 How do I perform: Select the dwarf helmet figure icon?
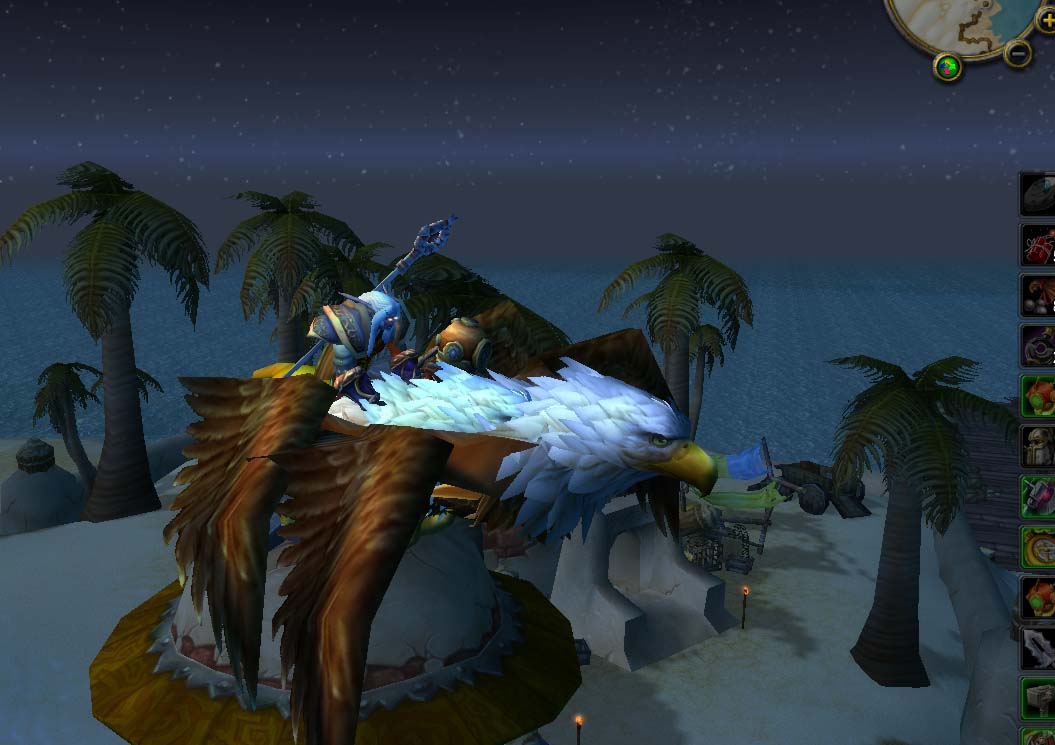(x=1038, y=446)
